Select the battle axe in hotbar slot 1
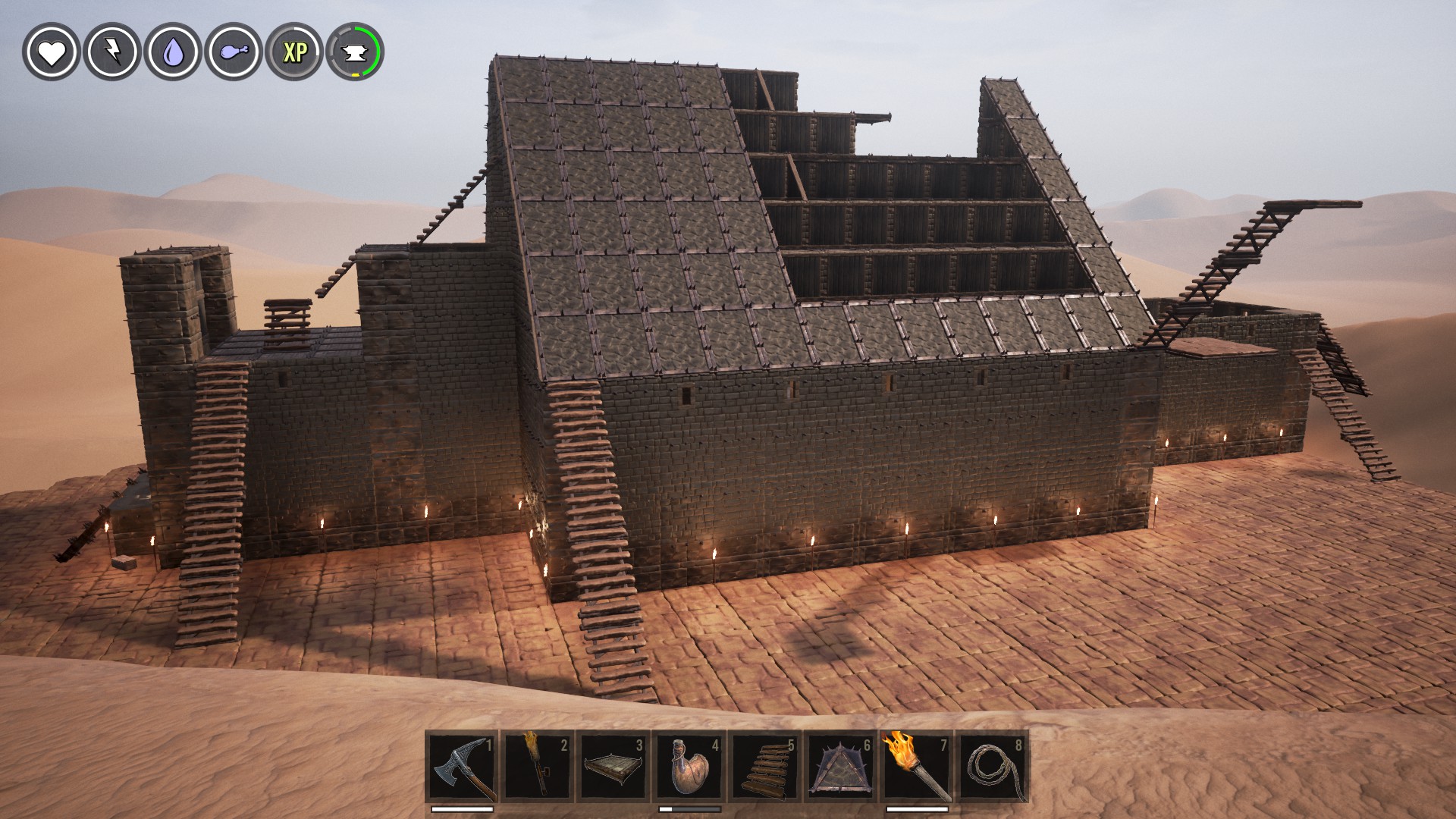Viewport: 1456px width, 819px height. click(x=462, y=767)
